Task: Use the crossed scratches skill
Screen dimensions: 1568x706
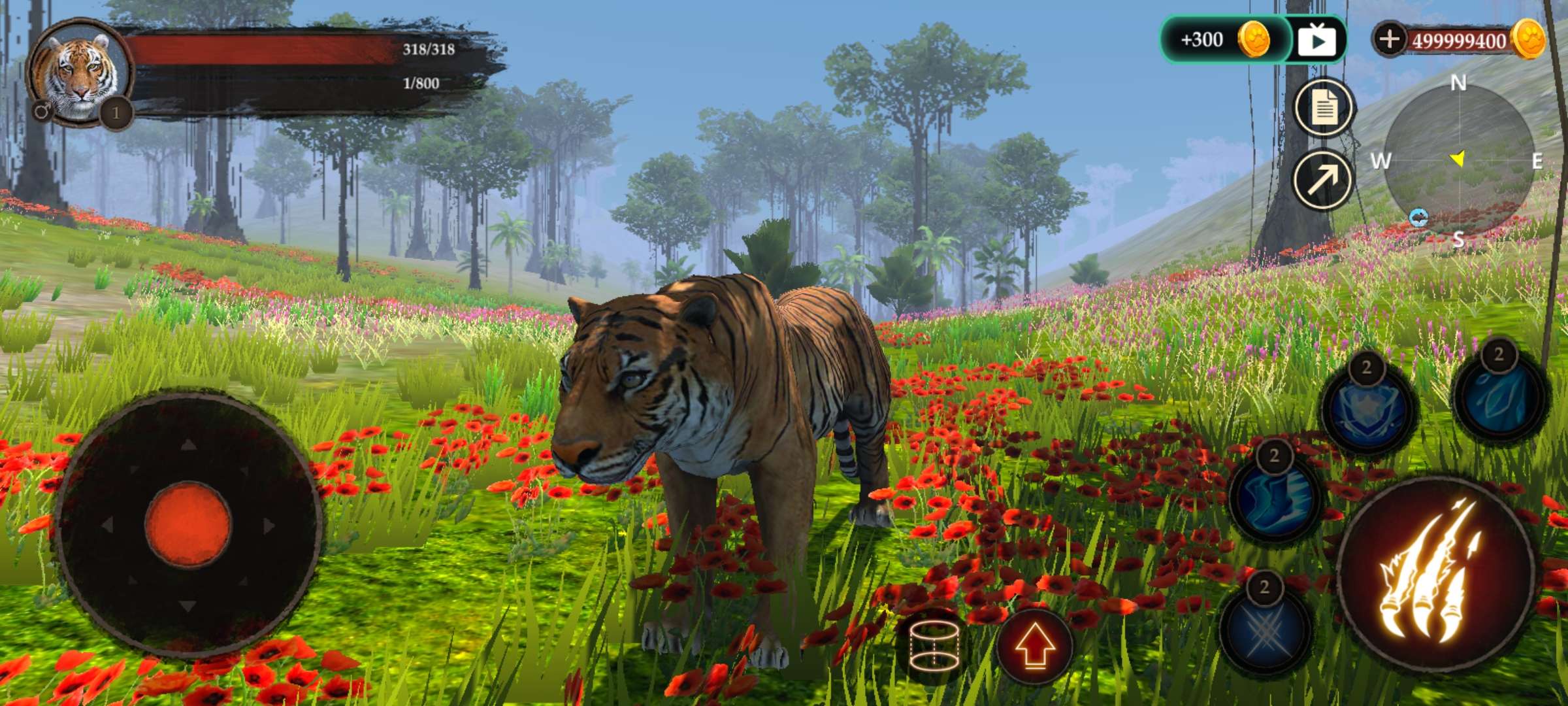Action: click(x=1265, y=626)
